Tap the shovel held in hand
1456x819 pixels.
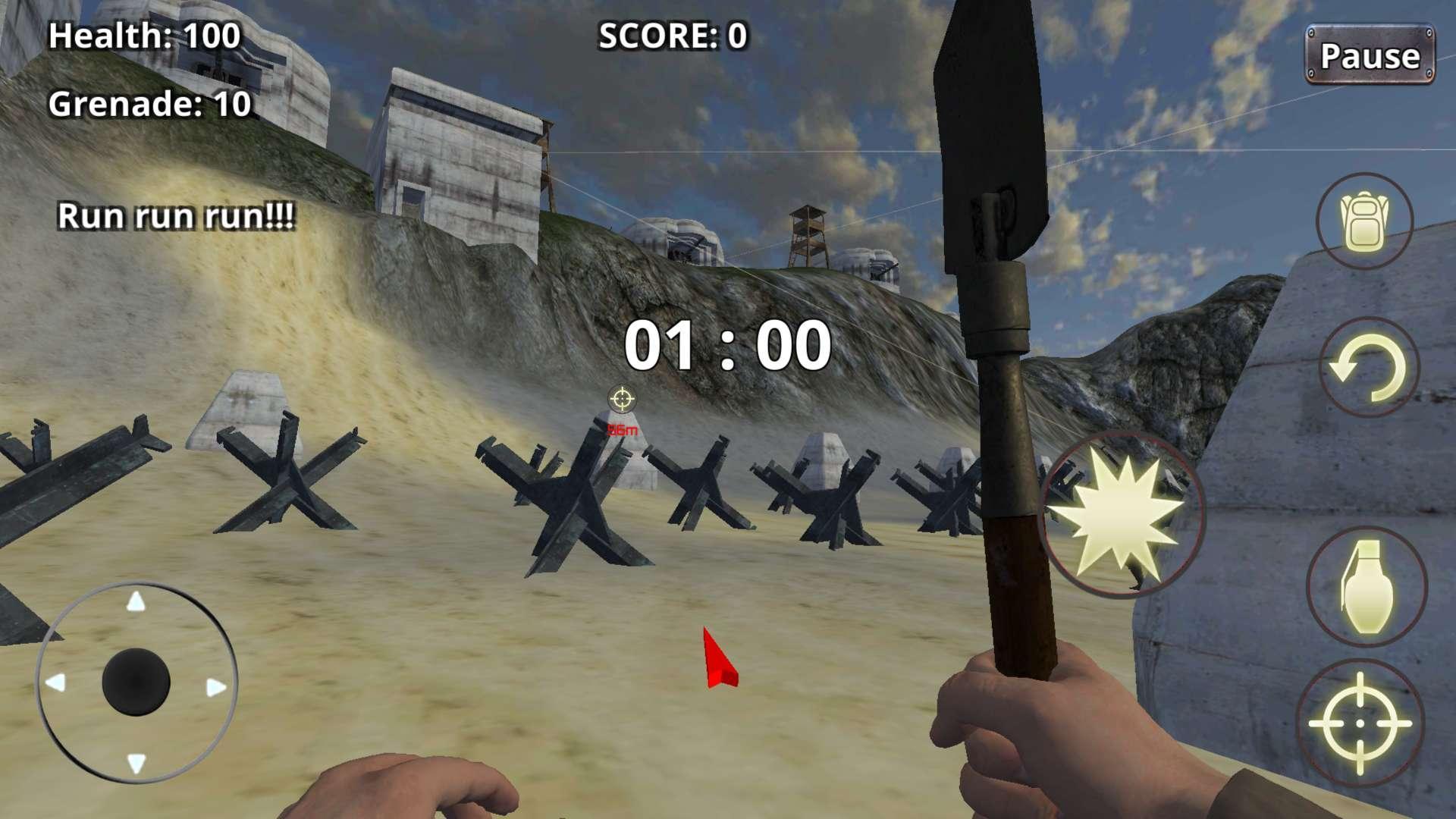(993, 303)
